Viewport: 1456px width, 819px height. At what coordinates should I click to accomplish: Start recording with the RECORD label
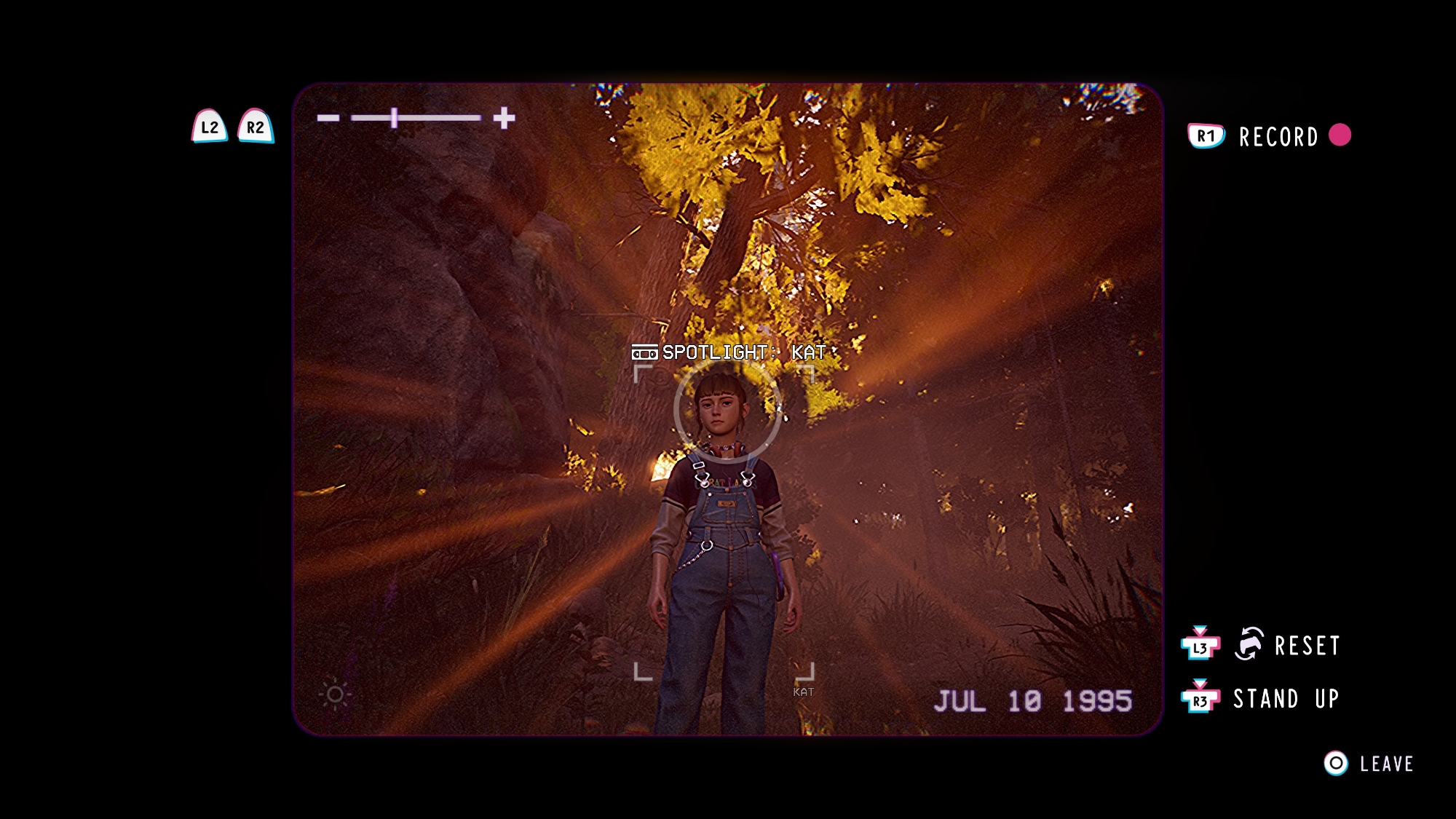pos(1278,137)
